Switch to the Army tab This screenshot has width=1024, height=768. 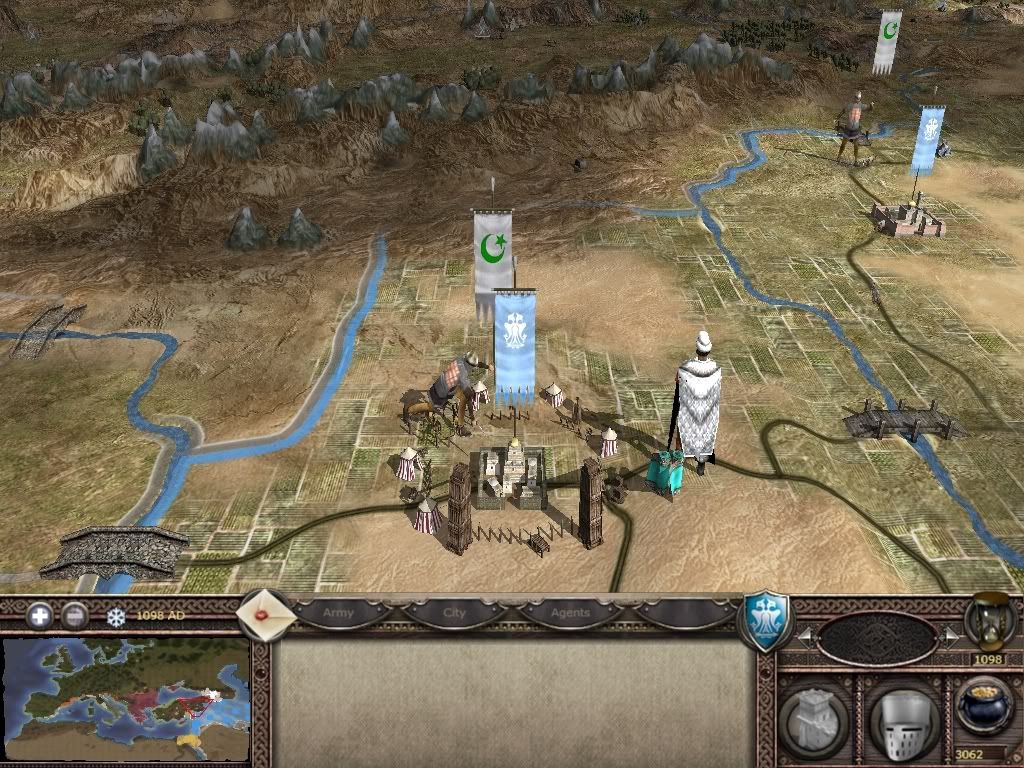(339, 612)
